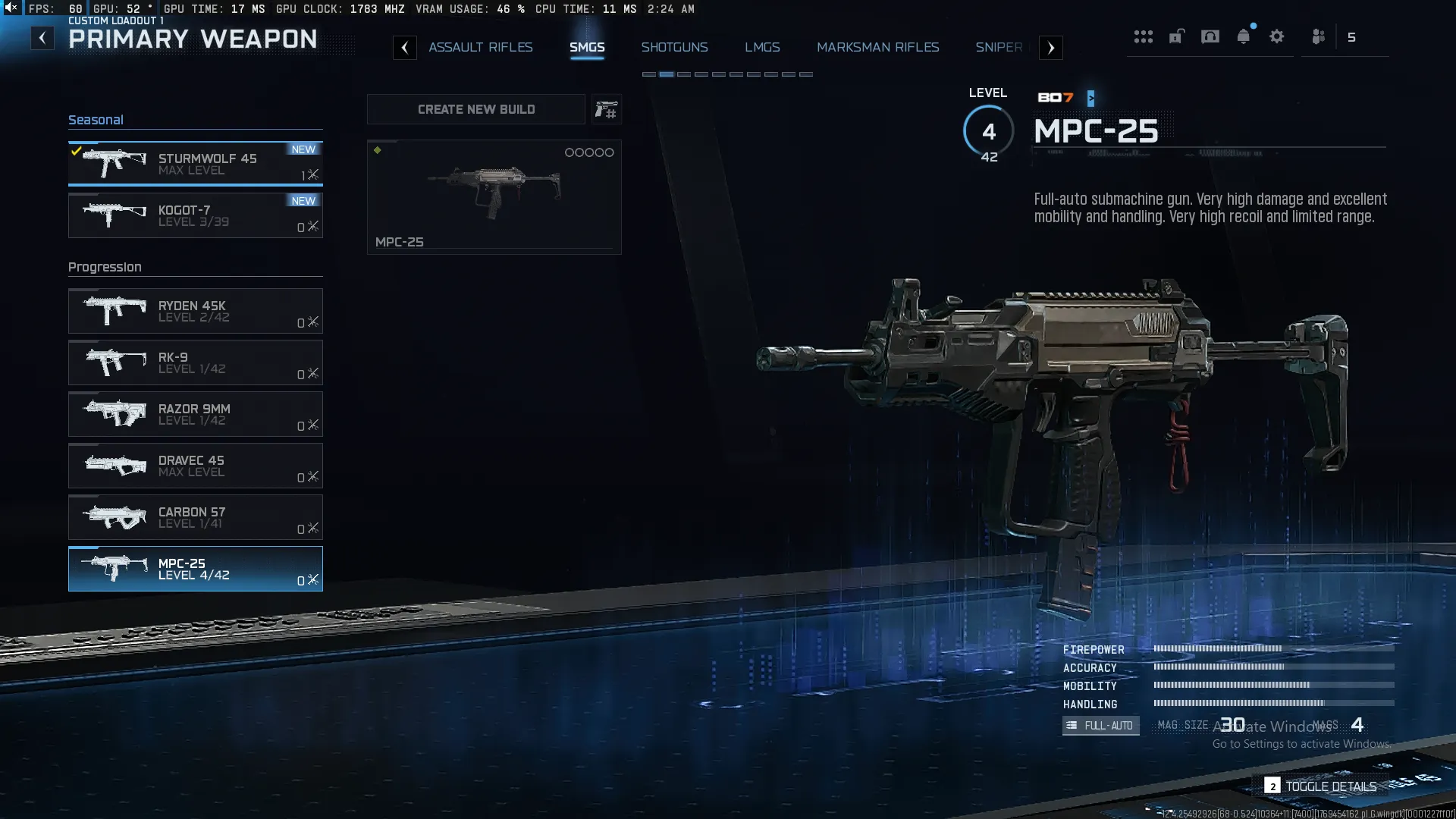Select the Kogot-7 weapon in Seasonal list
The image size is (1456, 819).
click(x=196, y=215)
